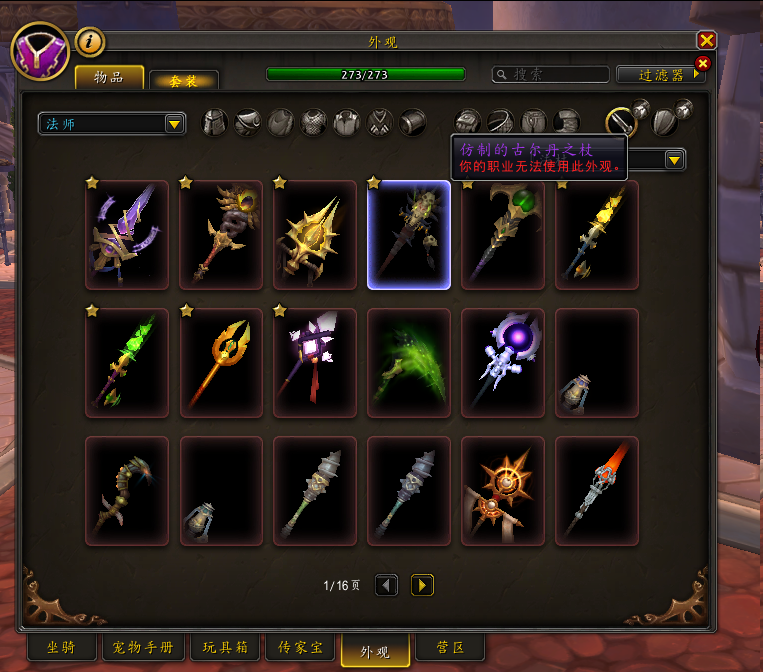Go to the next appearance page

pyautogui.click(x=422, y=585)
